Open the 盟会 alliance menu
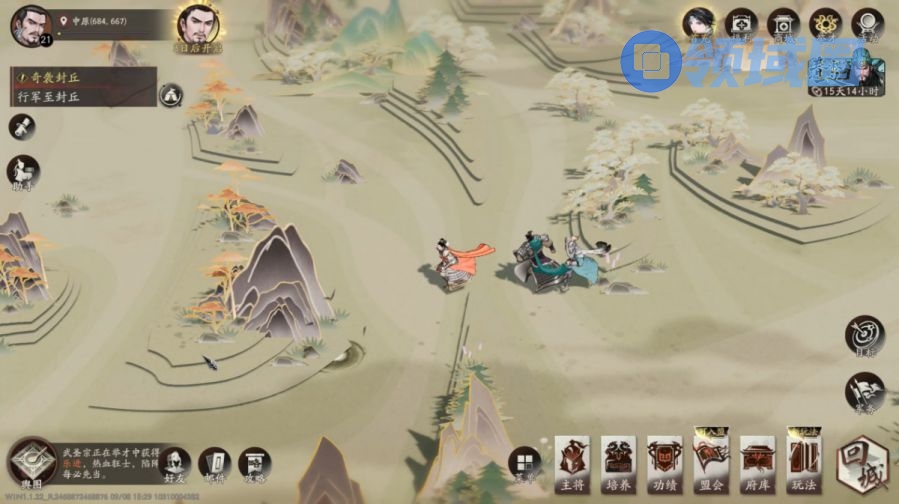The width and height of the screenshot is (899, 504). click(x=711, y=463)
